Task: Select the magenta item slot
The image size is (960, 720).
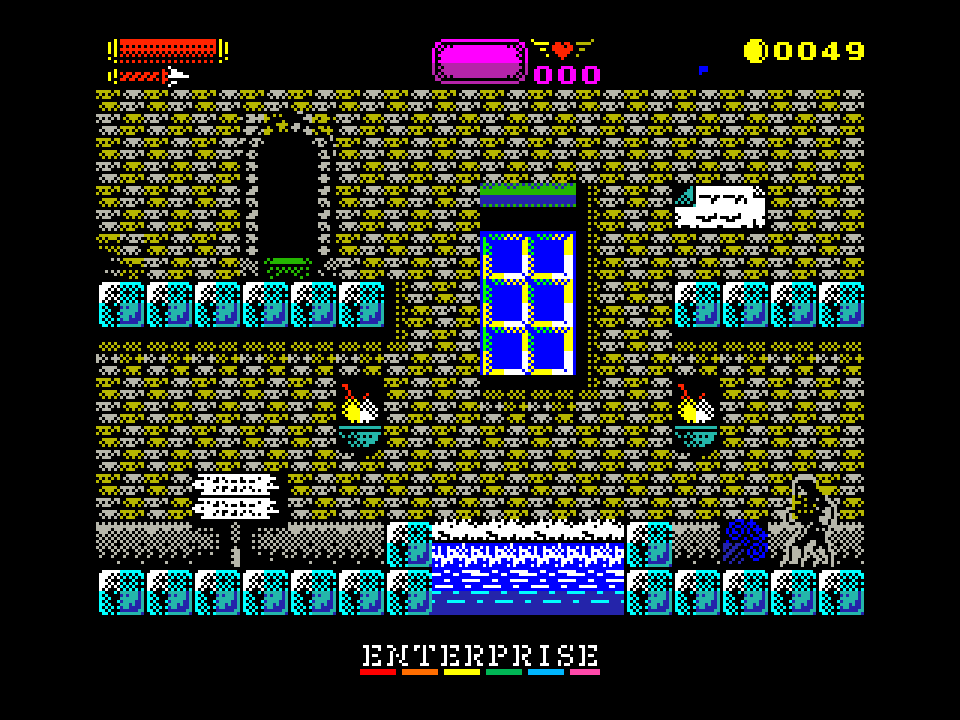Action: pos(479,61)
